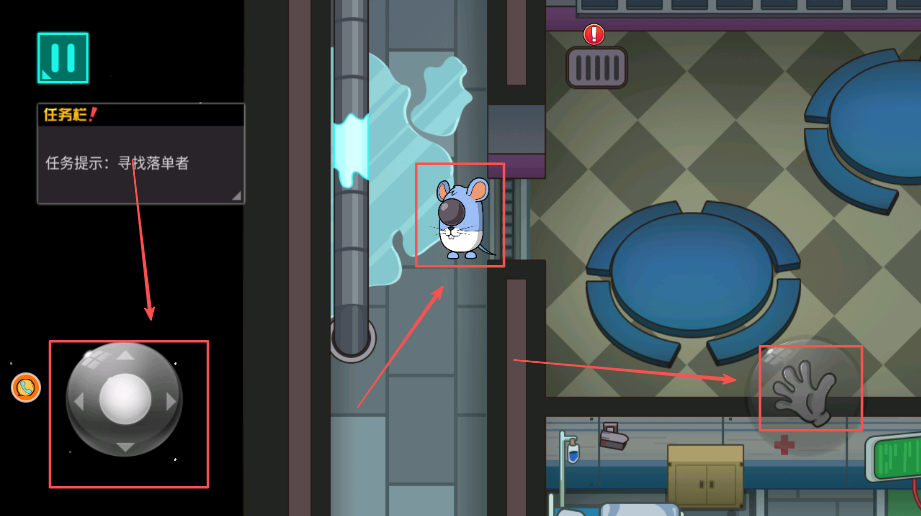Open the orange phone call icon

26,387
